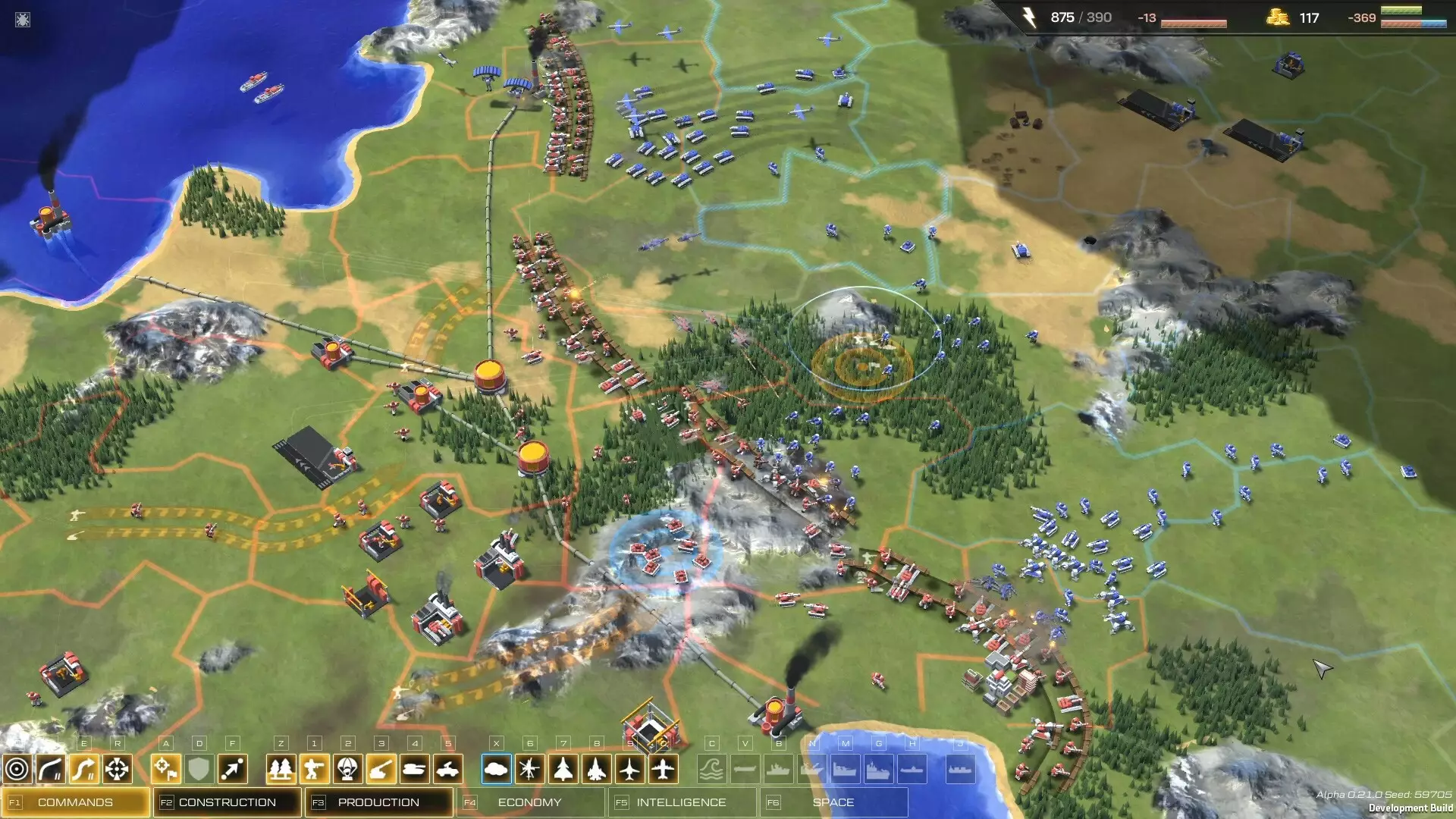Click the lightning power icon in the top bar
This screenshot has height=819, width=1456.
coord(1029,17)
